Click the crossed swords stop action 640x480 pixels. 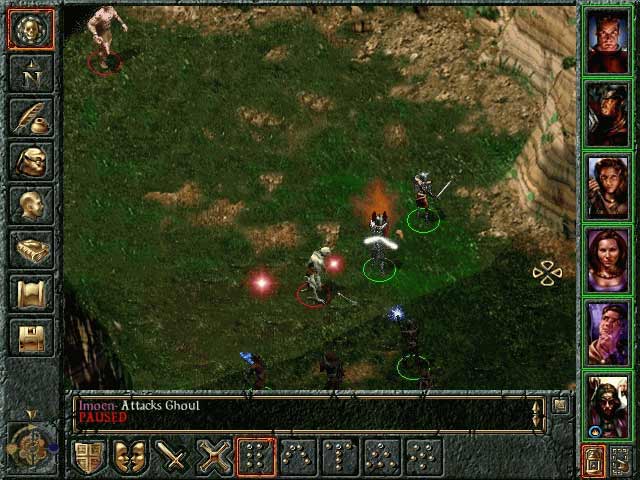coord(214,456)
